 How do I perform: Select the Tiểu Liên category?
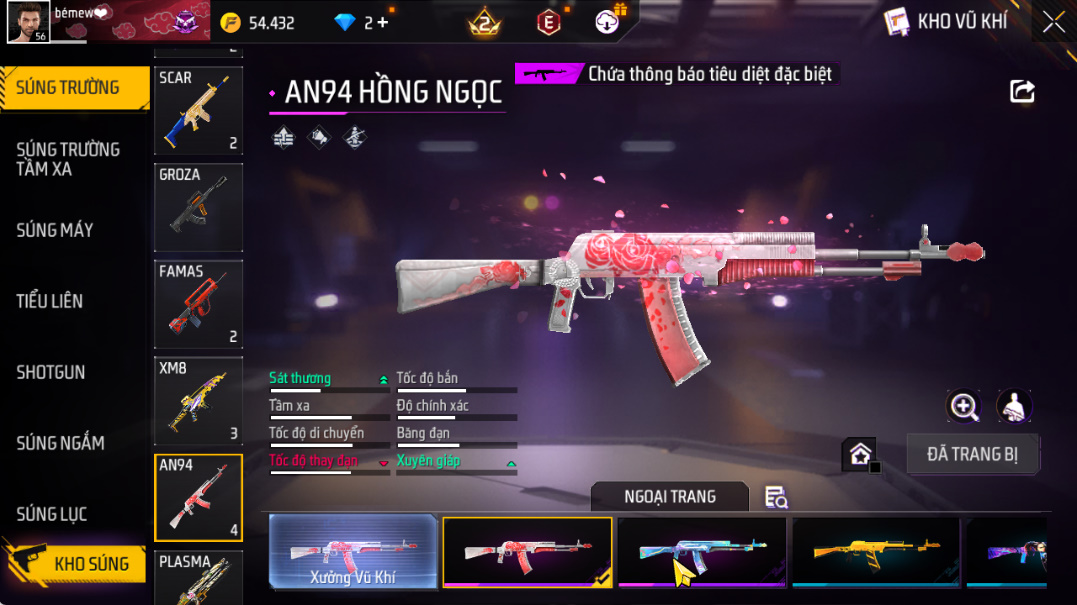coord(50,301)
